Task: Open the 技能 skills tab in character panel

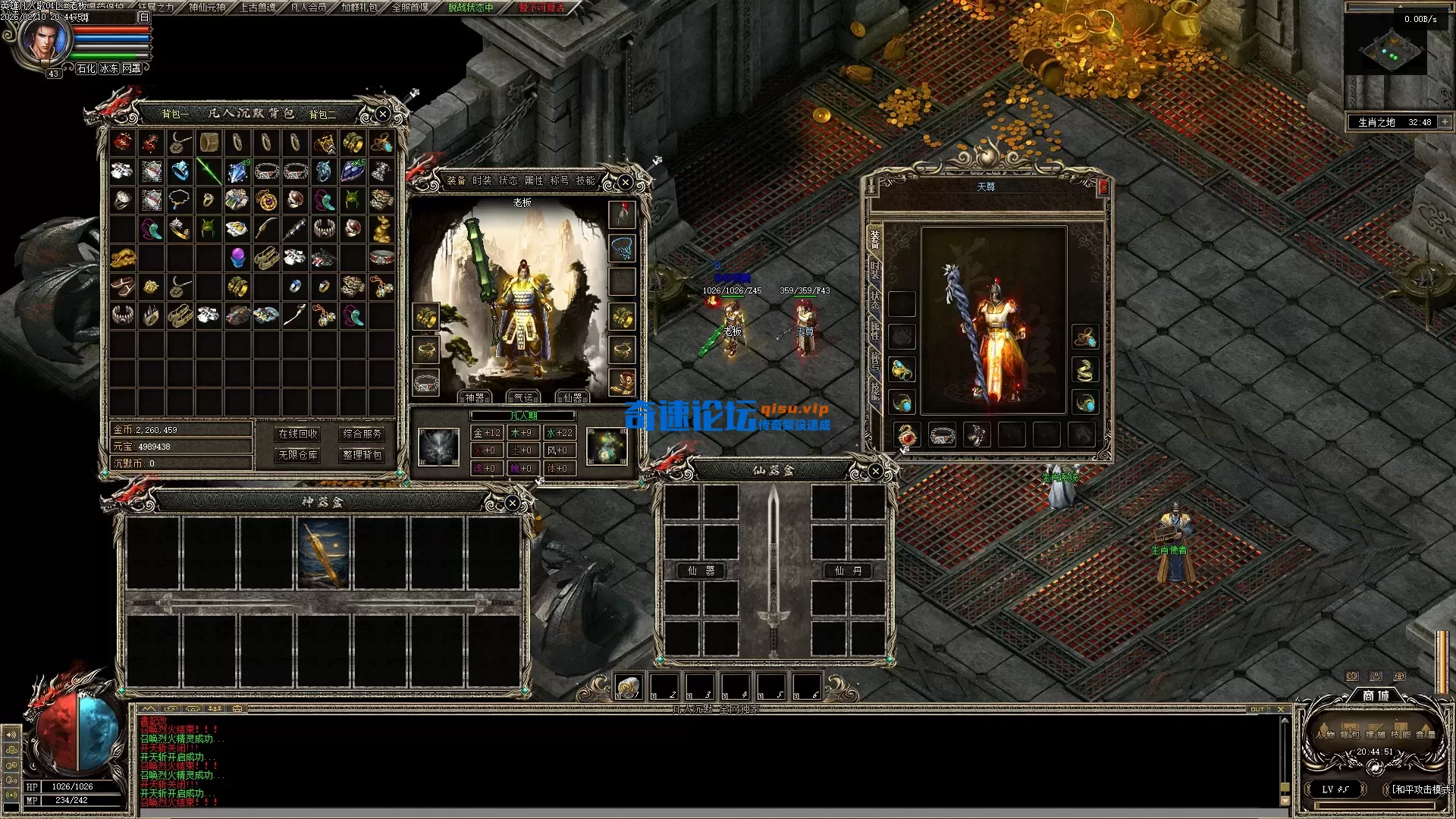Action: coord(585,180)
